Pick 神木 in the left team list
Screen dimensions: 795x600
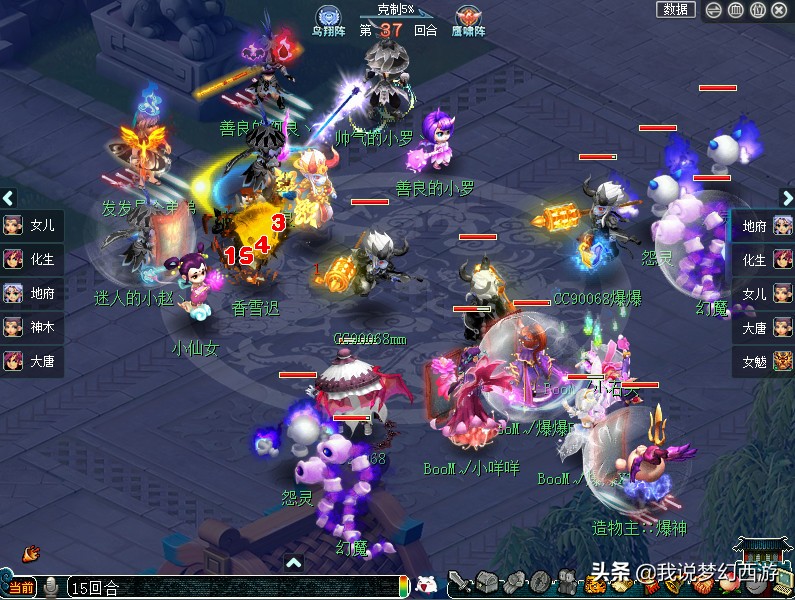tap(32, 327)
